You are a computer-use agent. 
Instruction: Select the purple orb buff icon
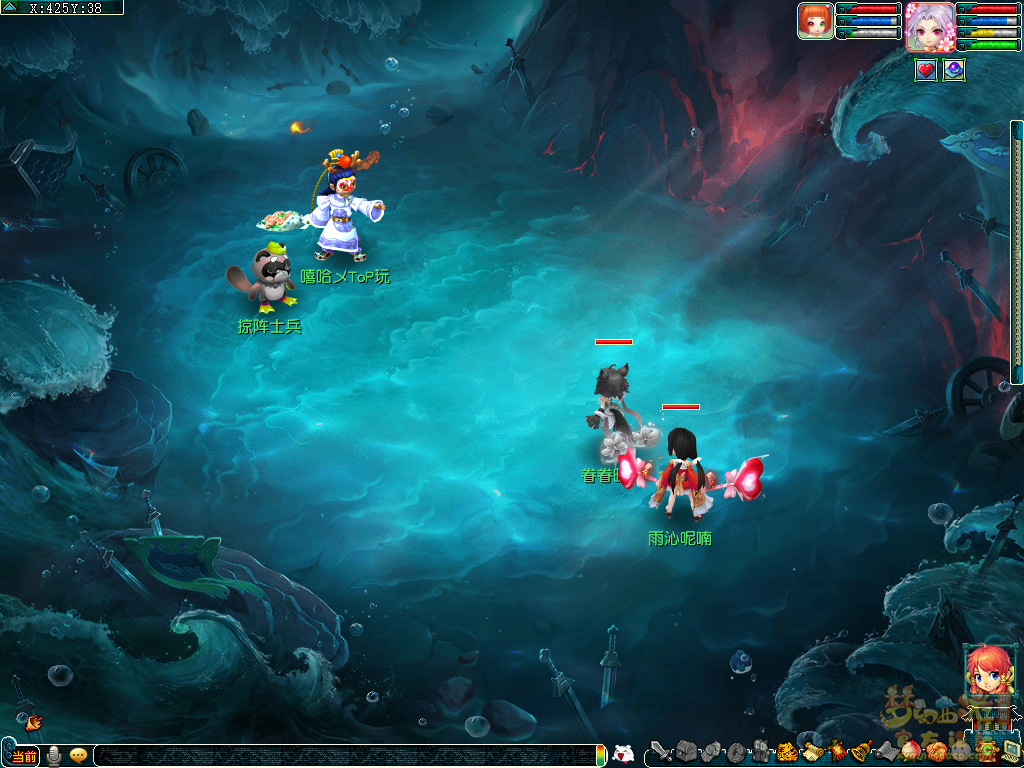954,70
